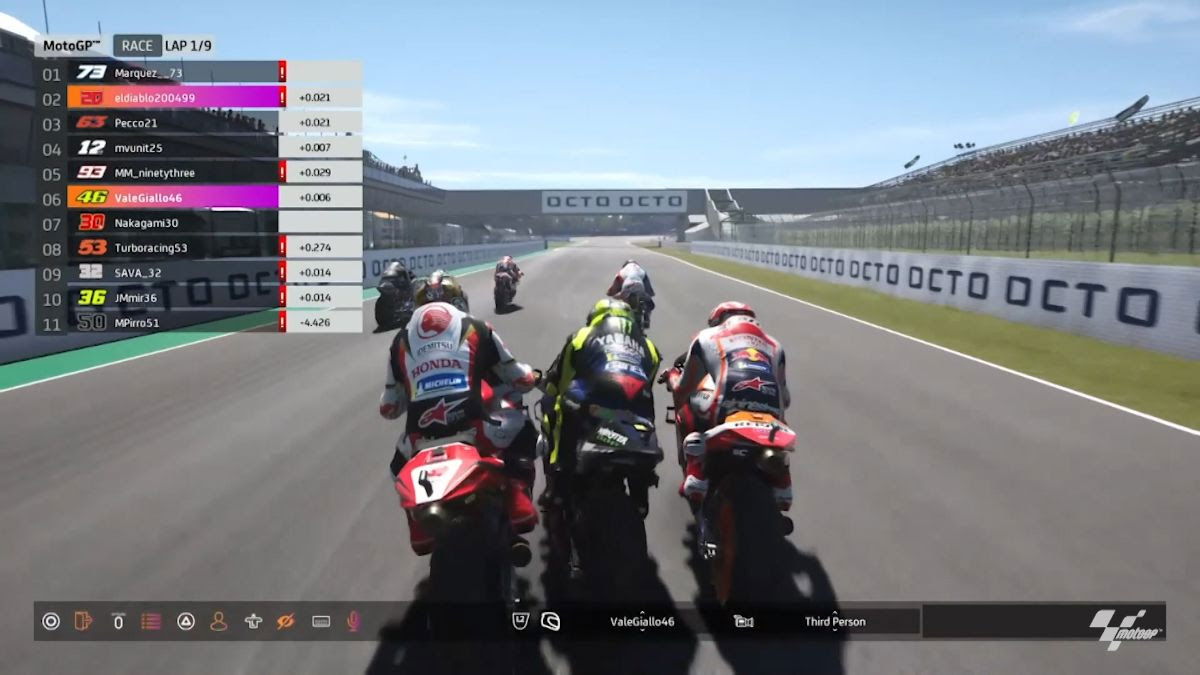Screen dimensions: 1200x675
Task: Click the exit door icon in toolbar
Action: tap(84, 621)
